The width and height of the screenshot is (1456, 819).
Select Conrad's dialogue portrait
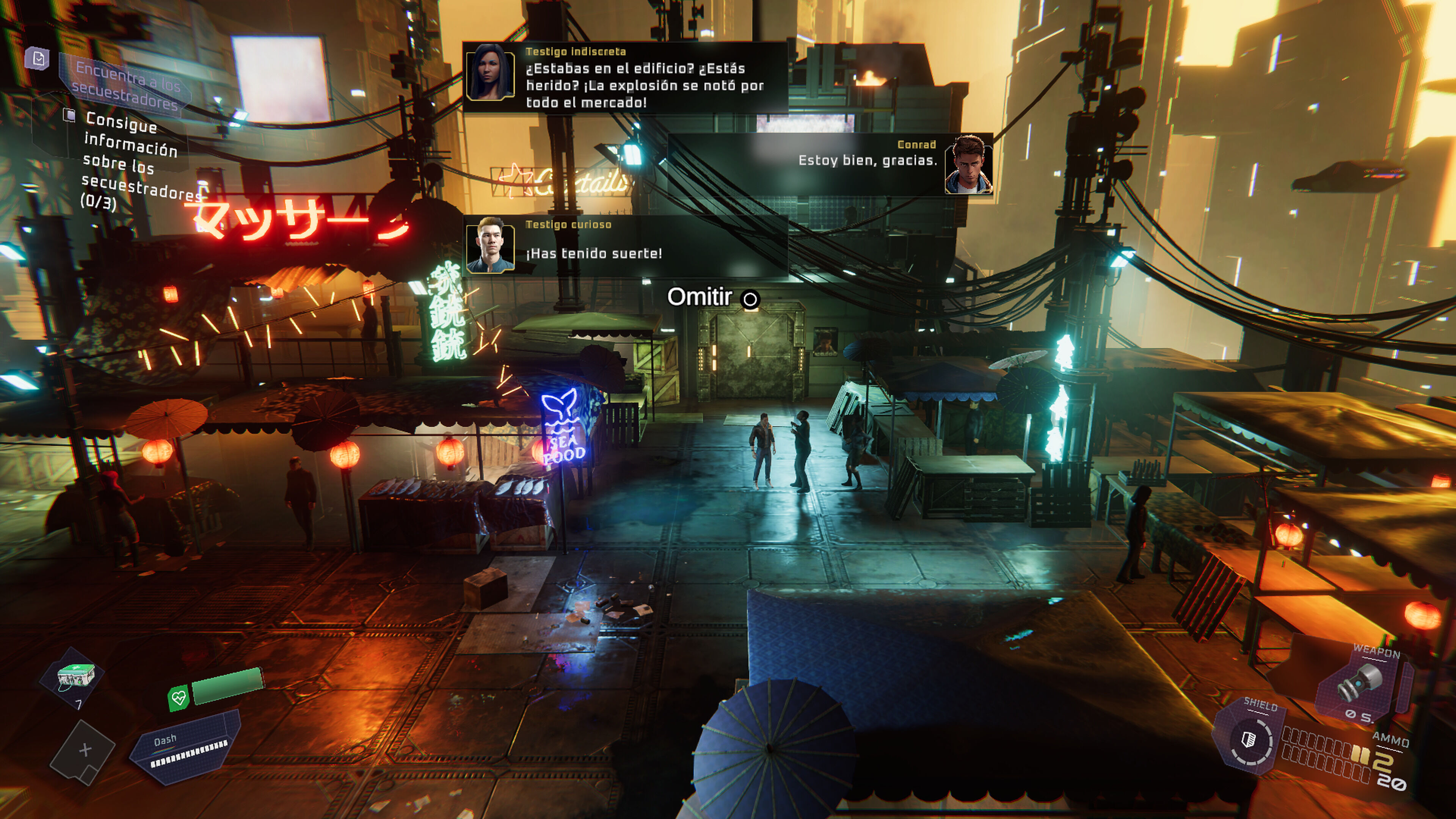coord(968,165)
